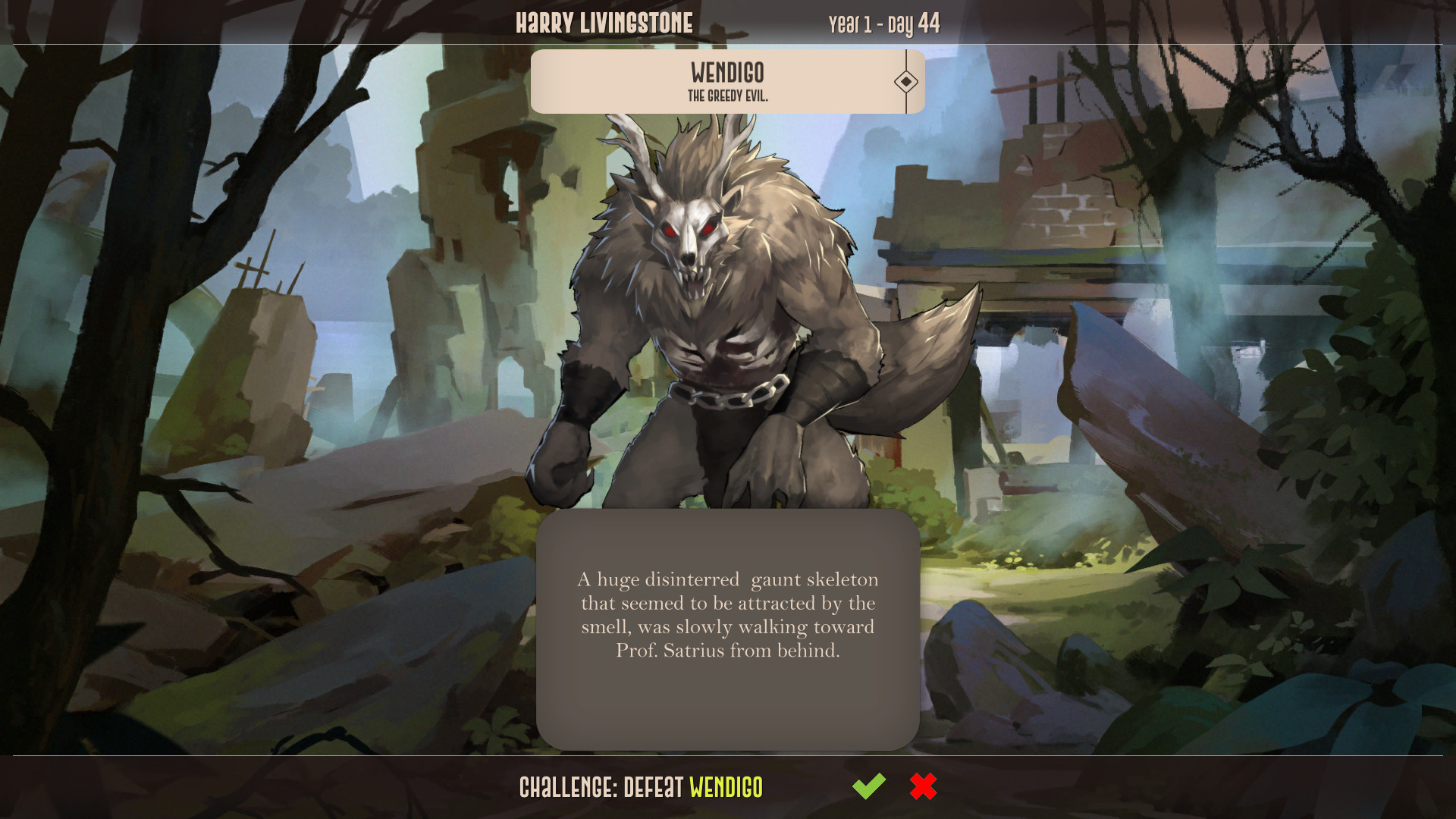Toggle the challenge acceptance with the check icon
This screenshot has width=1456, height=819.
pyautogui.click(x=871, y=786)
